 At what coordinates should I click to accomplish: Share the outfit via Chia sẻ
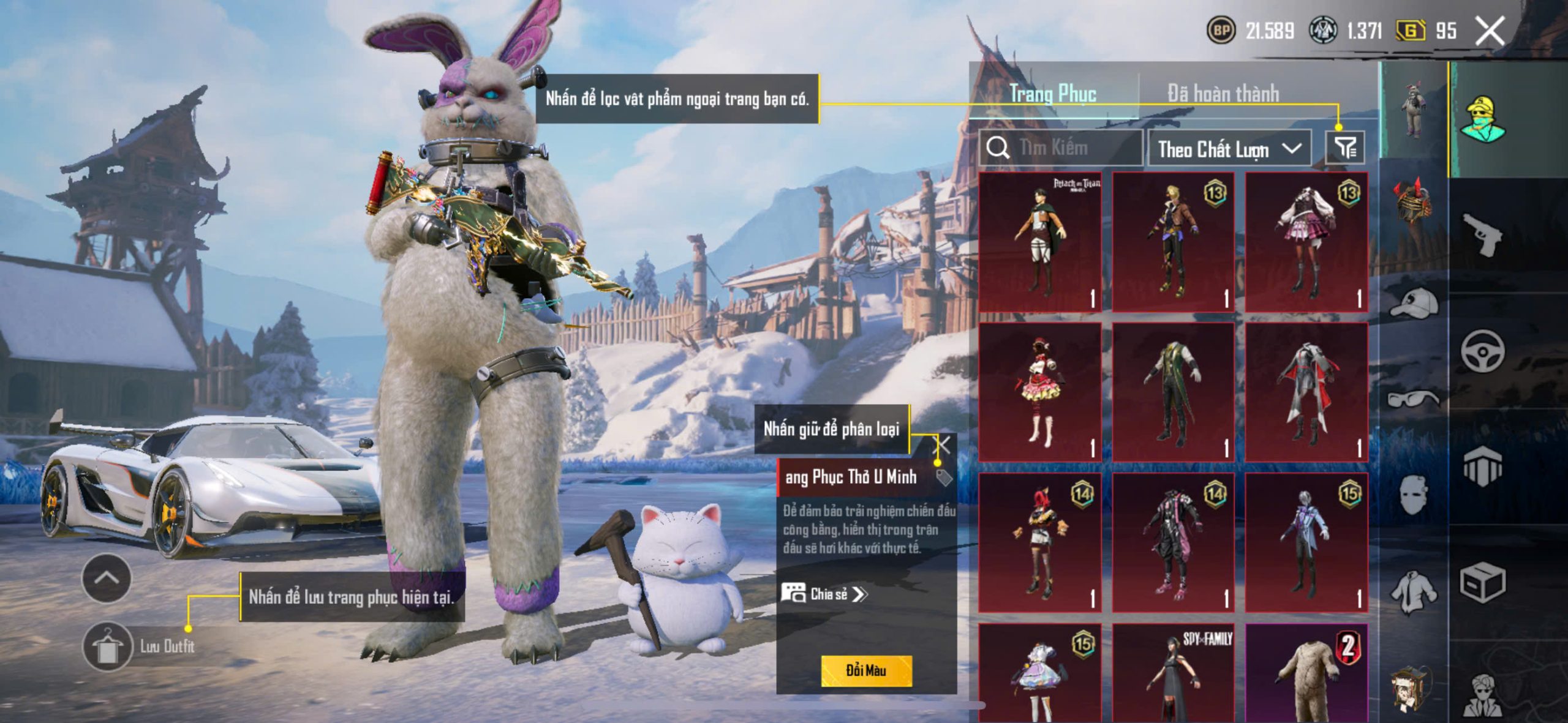[824, 594]
